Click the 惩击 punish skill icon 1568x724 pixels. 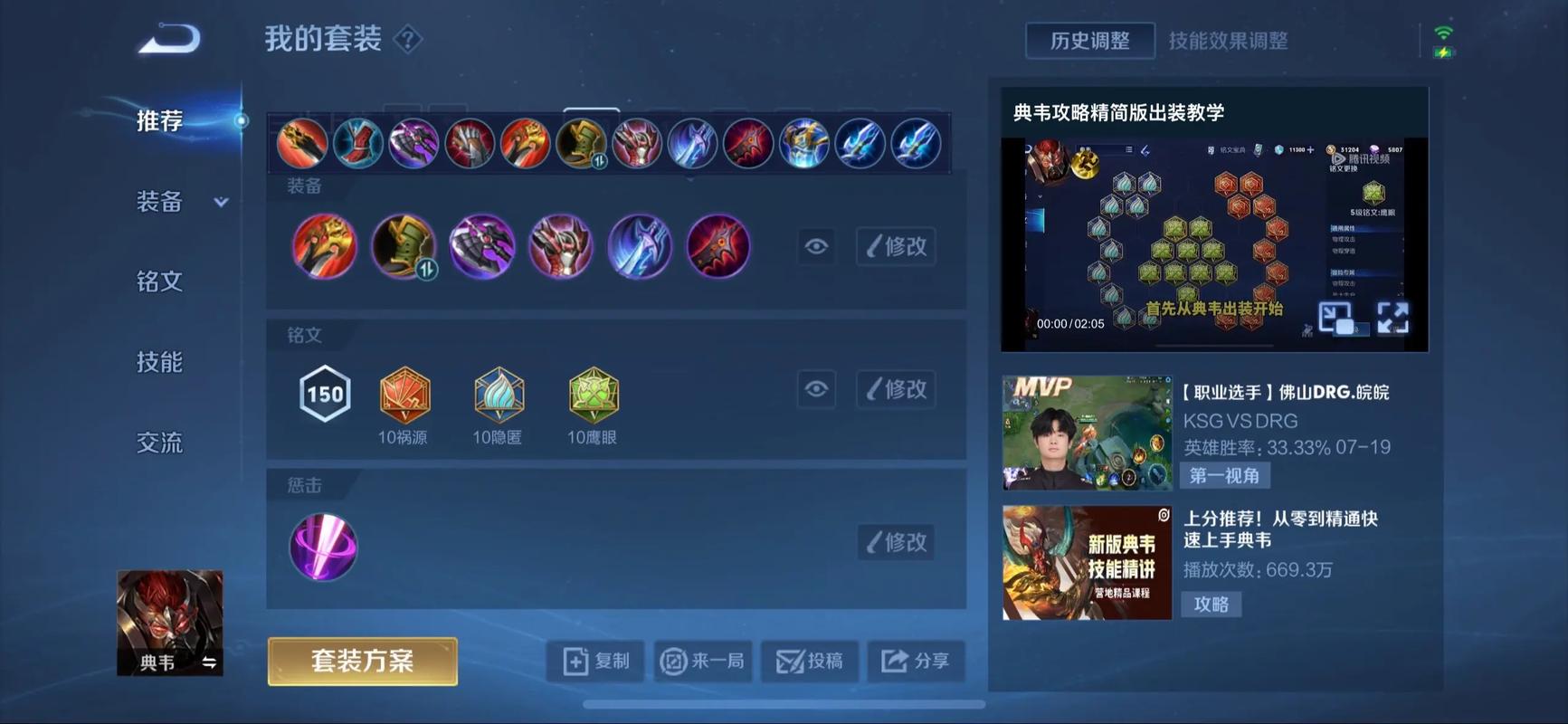[323, 548]
